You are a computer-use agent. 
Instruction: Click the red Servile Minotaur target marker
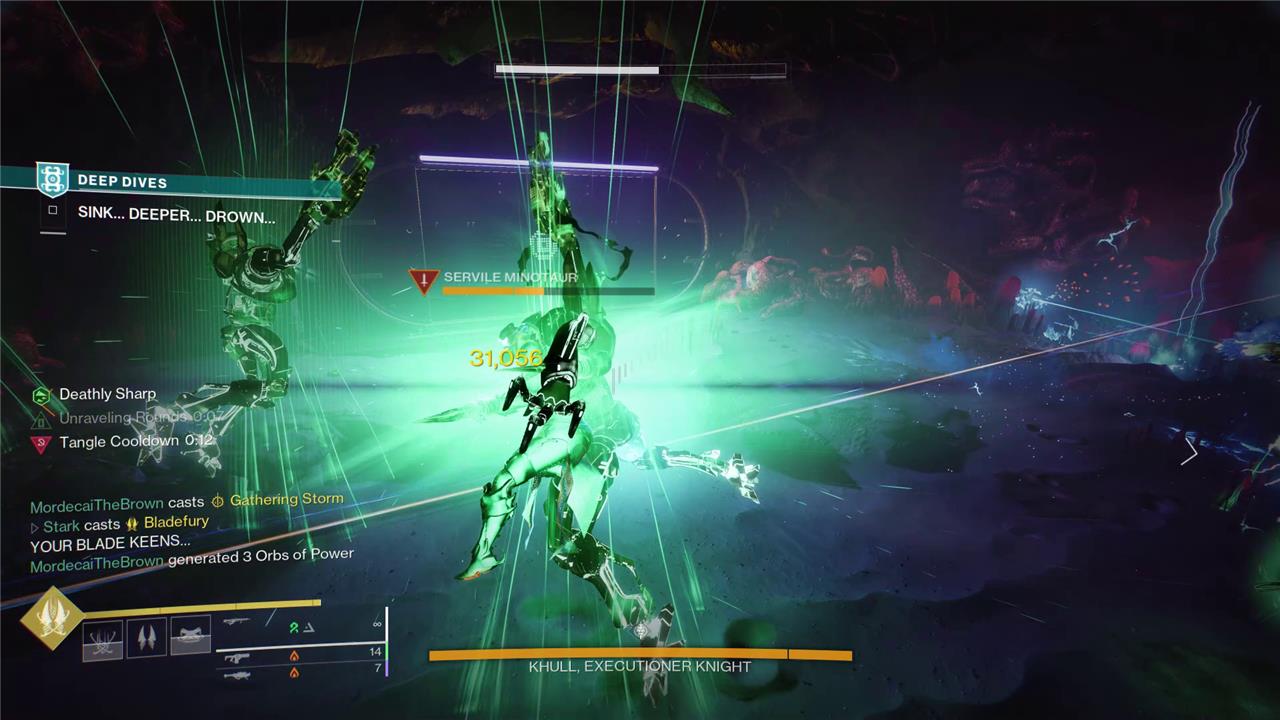click(424, 281)
